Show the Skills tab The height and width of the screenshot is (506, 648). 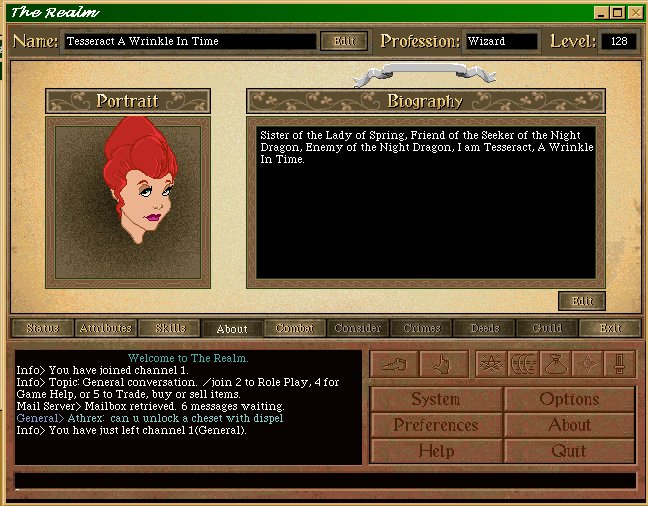(x=169, y=328)
